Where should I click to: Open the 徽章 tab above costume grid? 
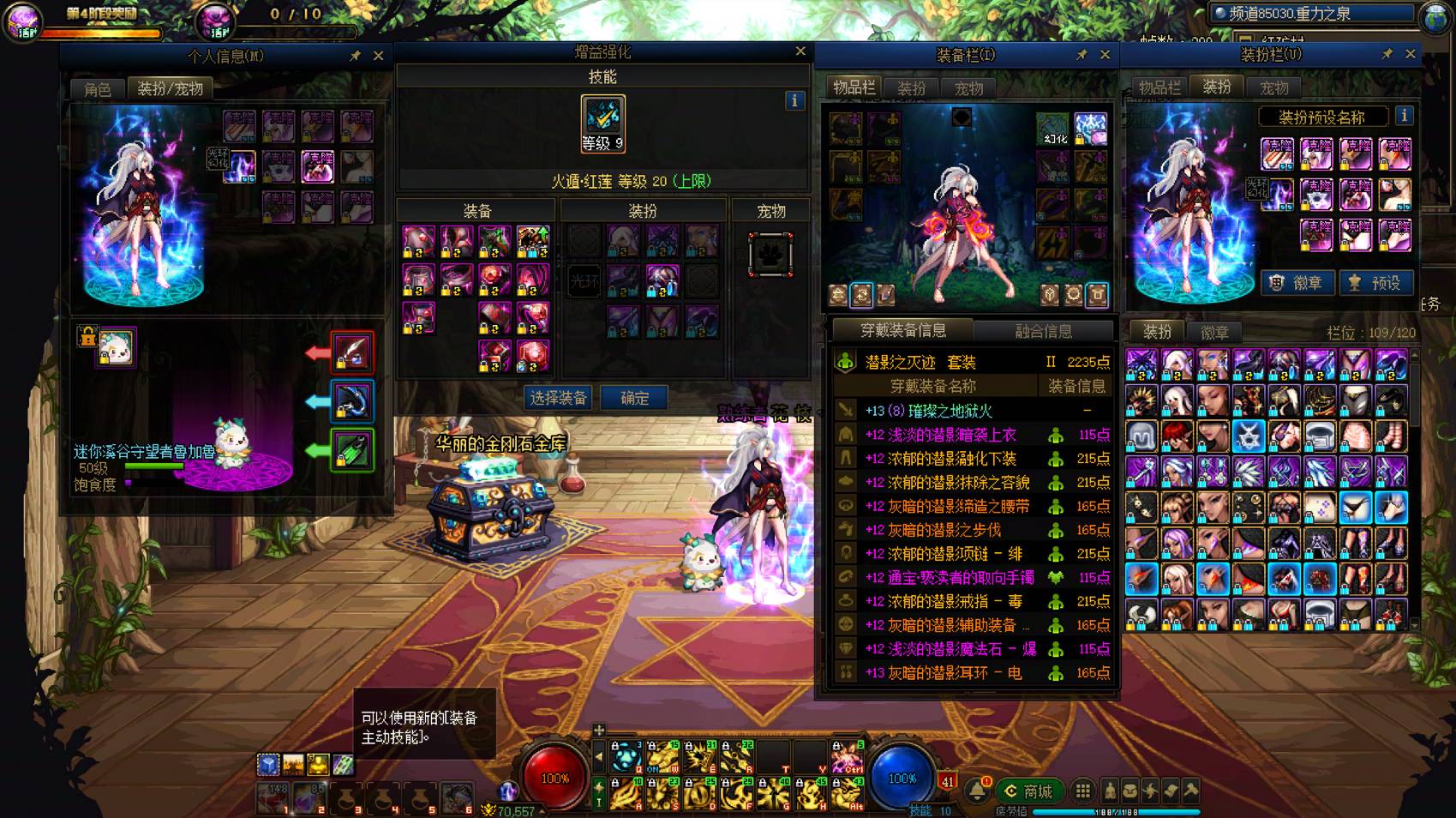[1214, 332]
